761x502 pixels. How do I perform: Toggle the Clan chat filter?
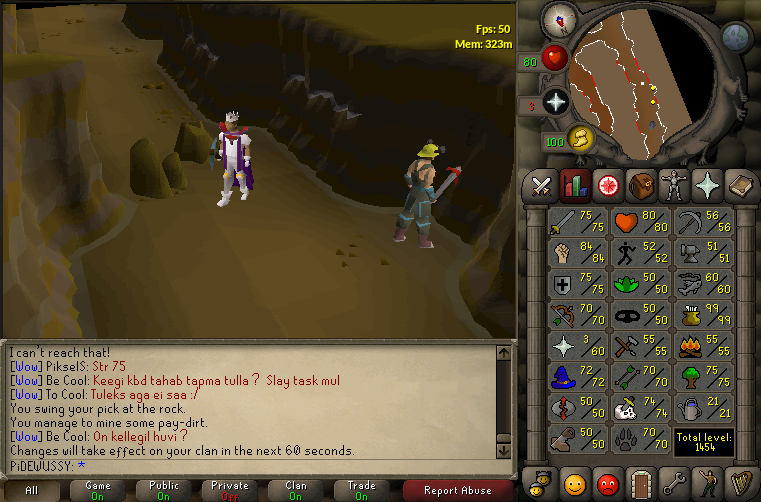[x=296, y=490]
